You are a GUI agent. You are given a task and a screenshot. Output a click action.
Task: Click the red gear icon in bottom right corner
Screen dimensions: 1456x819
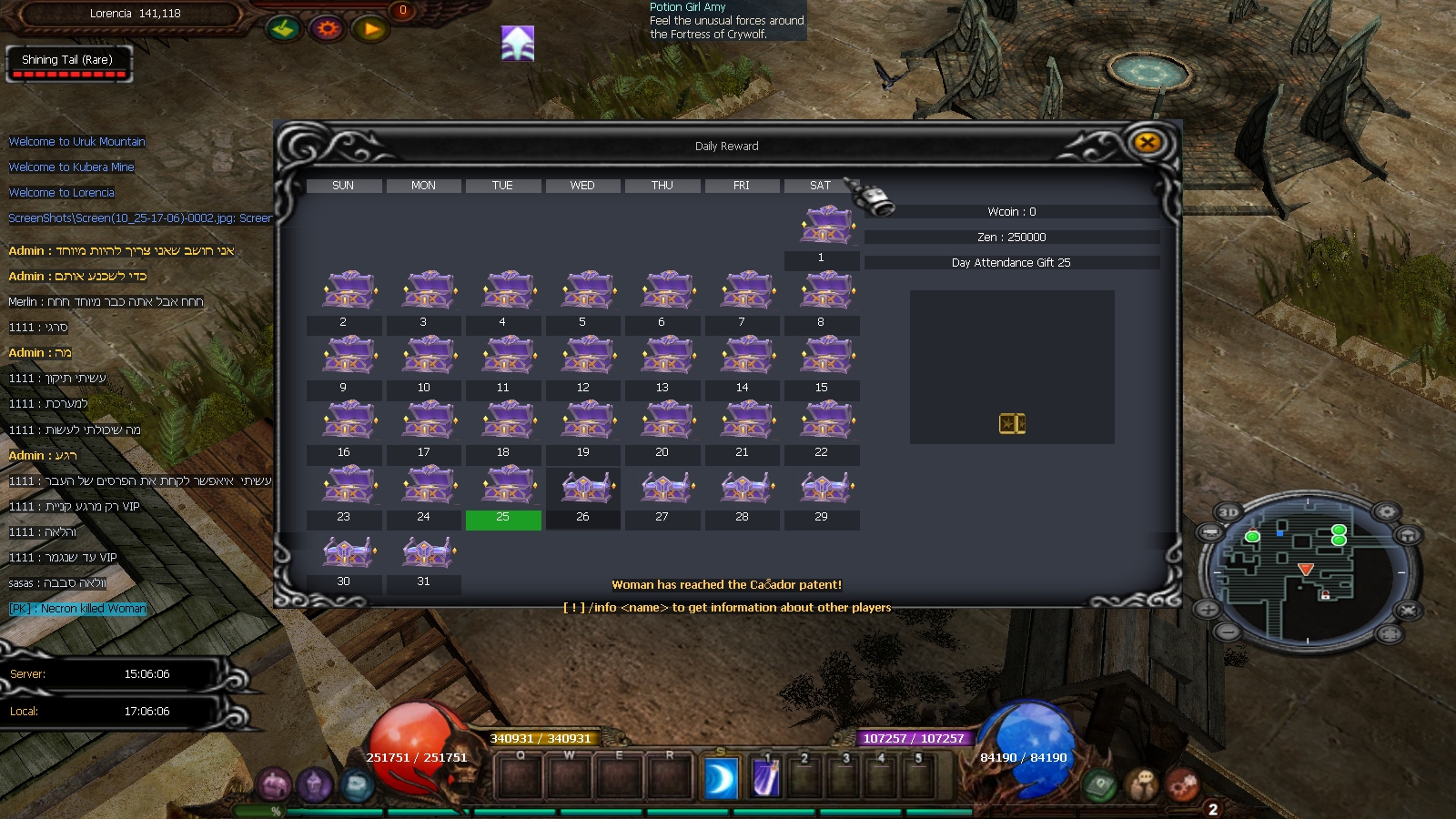pos(1183,784)
